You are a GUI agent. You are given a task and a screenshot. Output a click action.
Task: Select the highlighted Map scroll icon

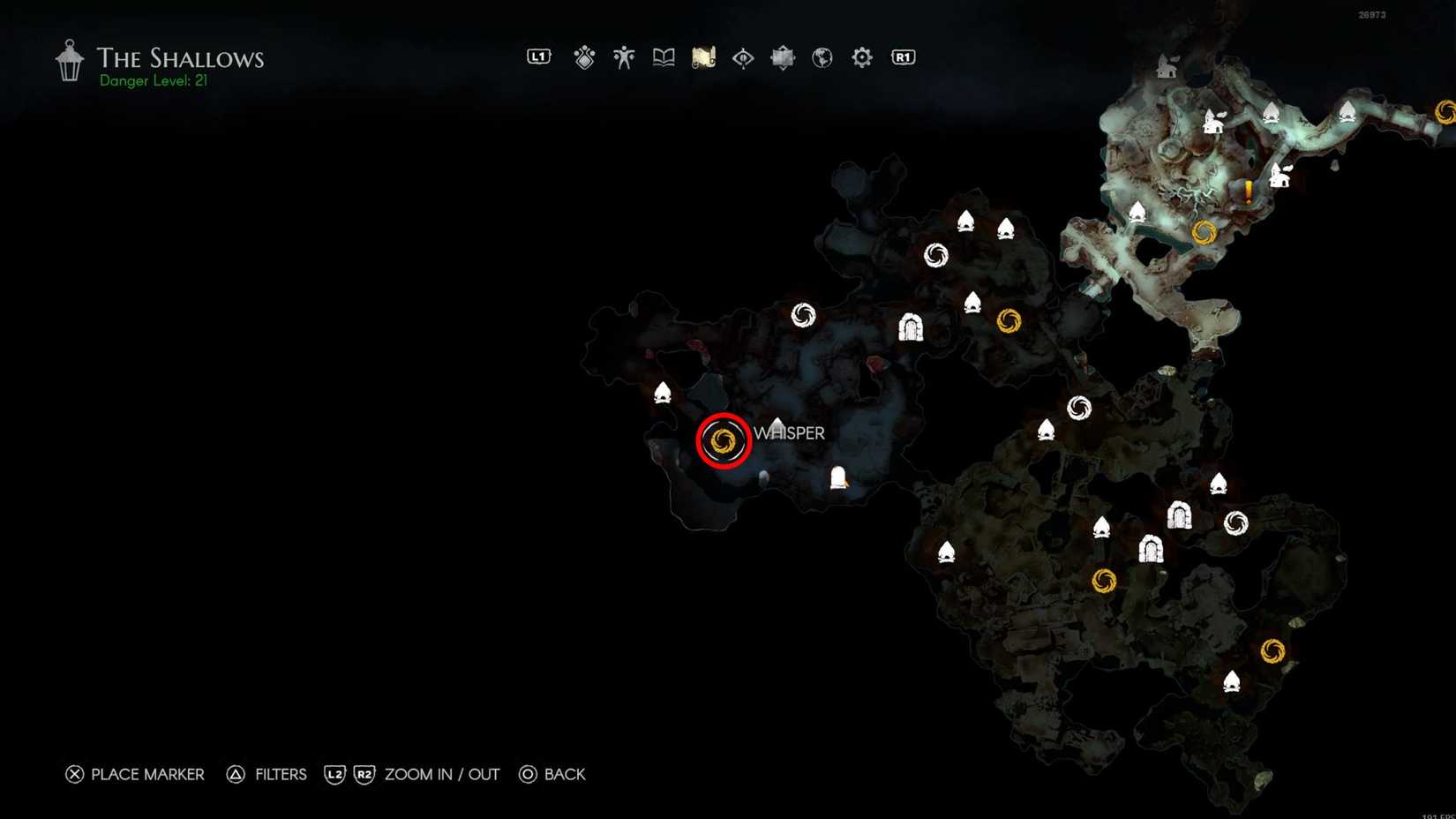tap(702, 56)
